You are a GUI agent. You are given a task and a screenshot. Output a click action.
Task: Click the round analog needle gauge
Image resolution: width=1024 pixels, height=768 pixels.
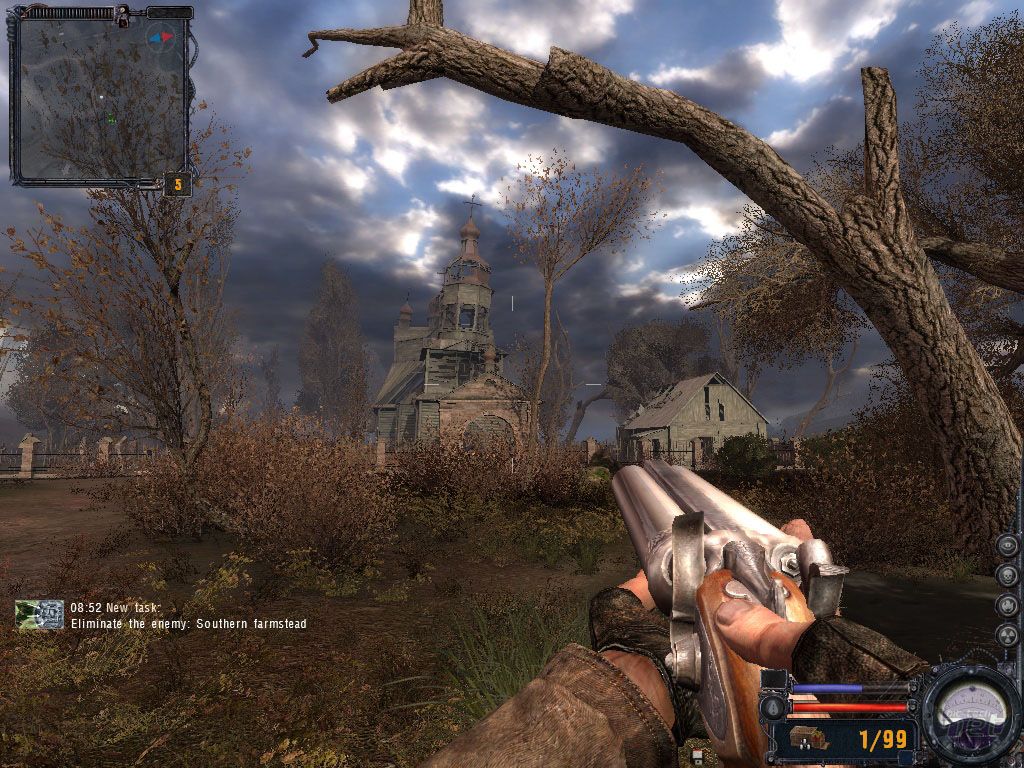968,711
